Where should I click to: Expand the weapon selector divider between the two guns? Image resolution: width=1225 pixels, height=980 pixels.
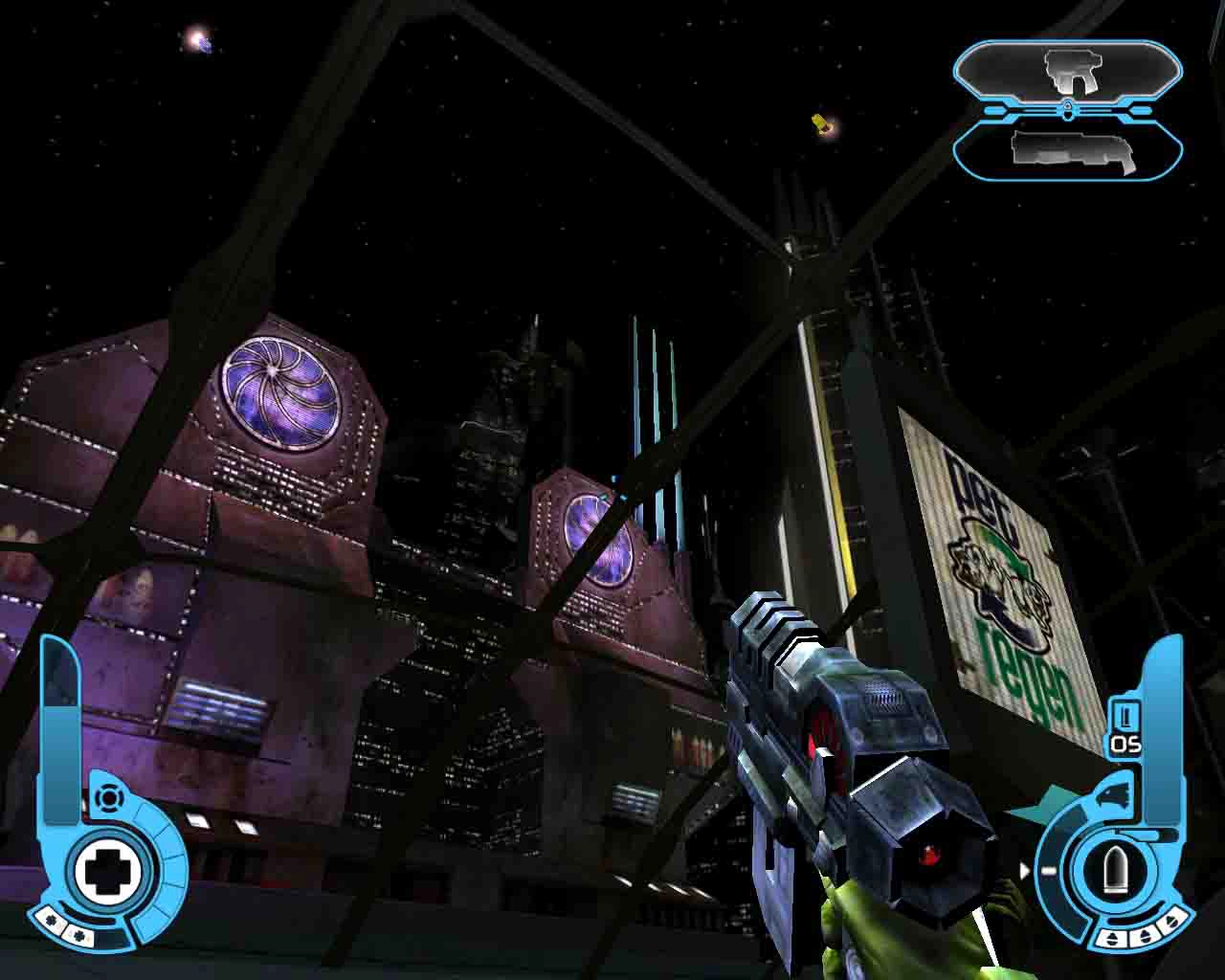(x=1068, y=110)
